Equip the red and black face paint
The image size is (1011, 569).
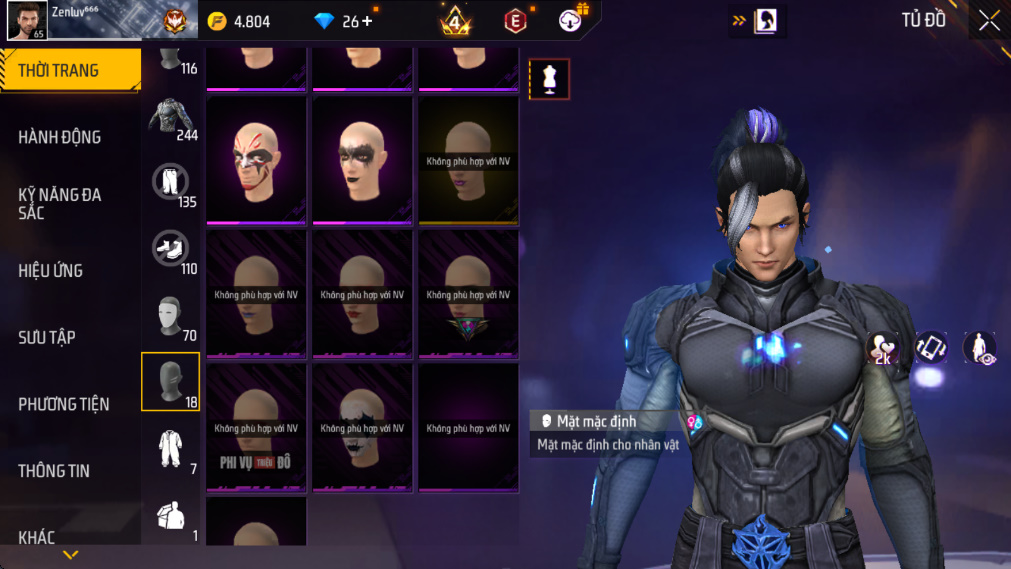[x=256, y=160]
